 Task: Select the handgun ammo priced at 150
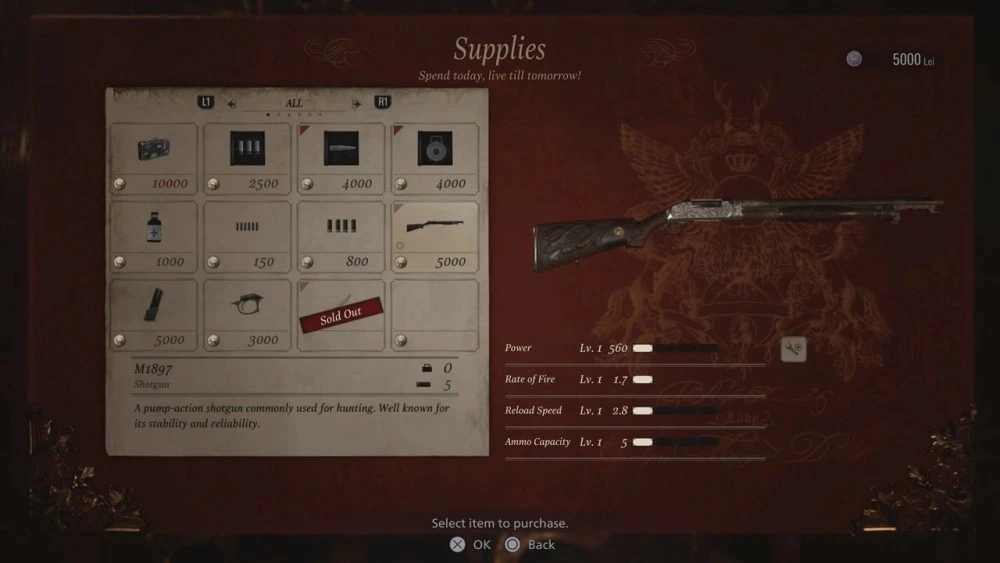click(247, 236)
